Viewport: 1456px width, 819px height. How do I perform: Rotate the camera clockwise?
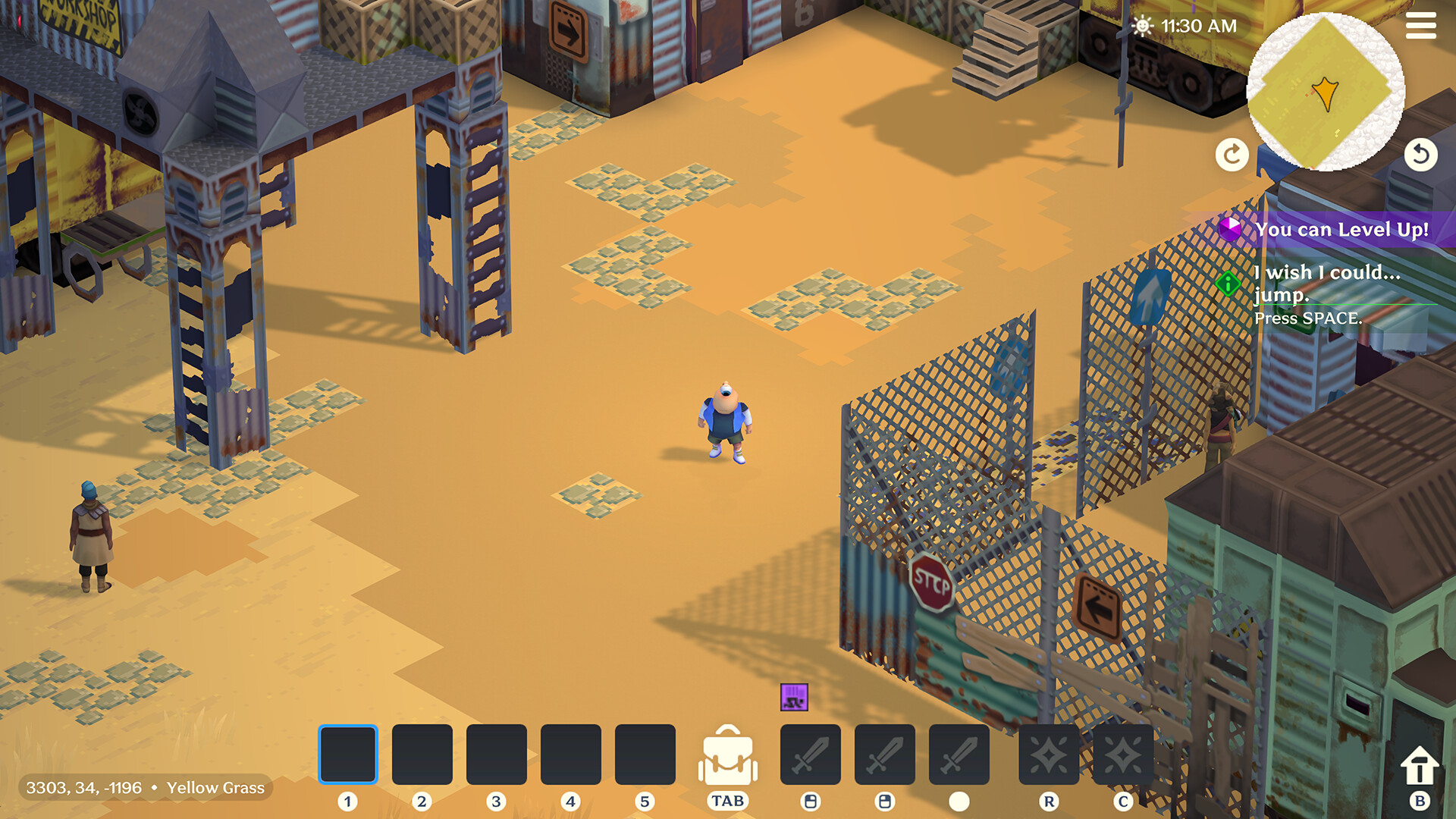coord(1231,154)
